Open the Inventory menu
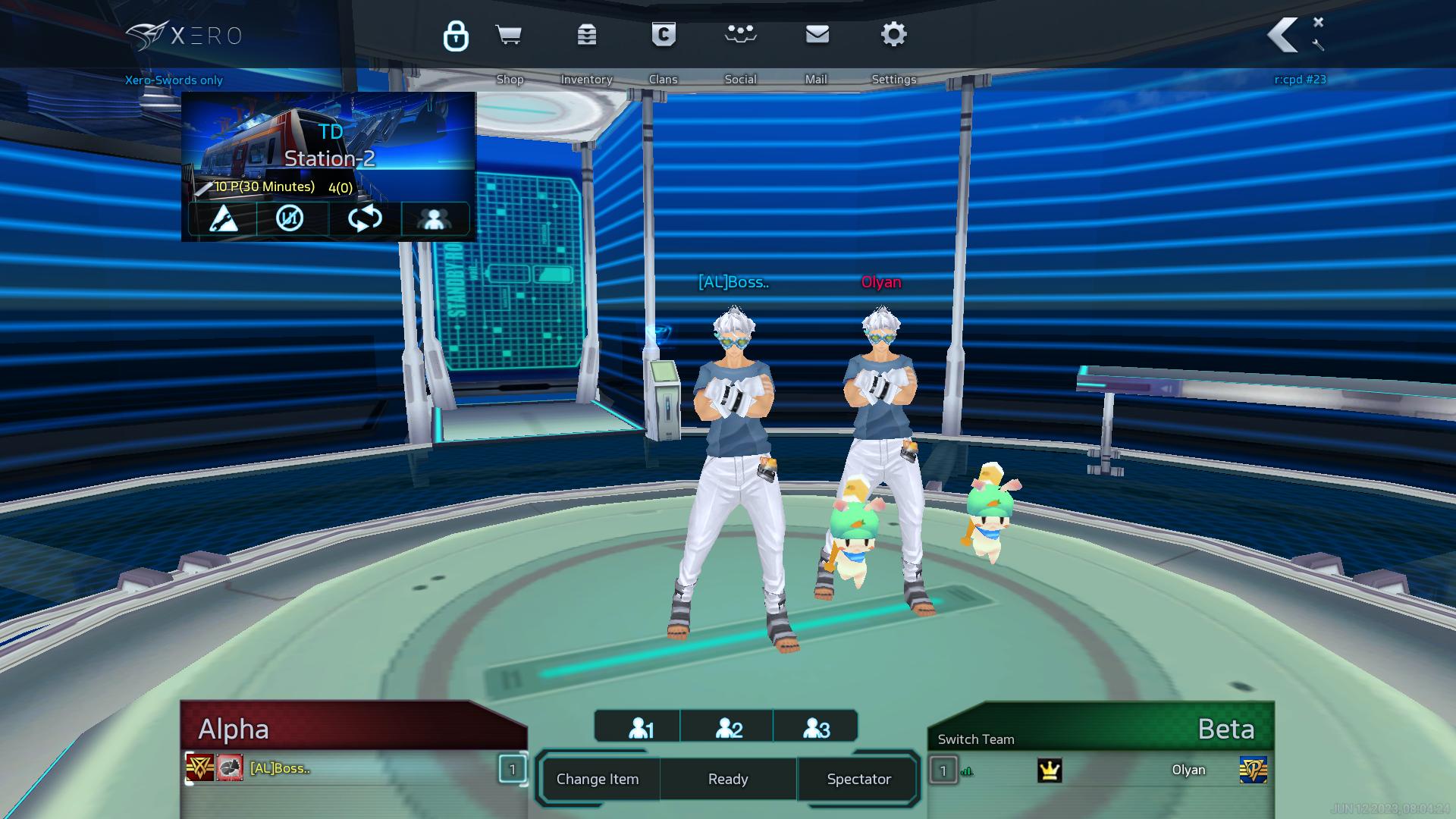 (x=586, y=35)
